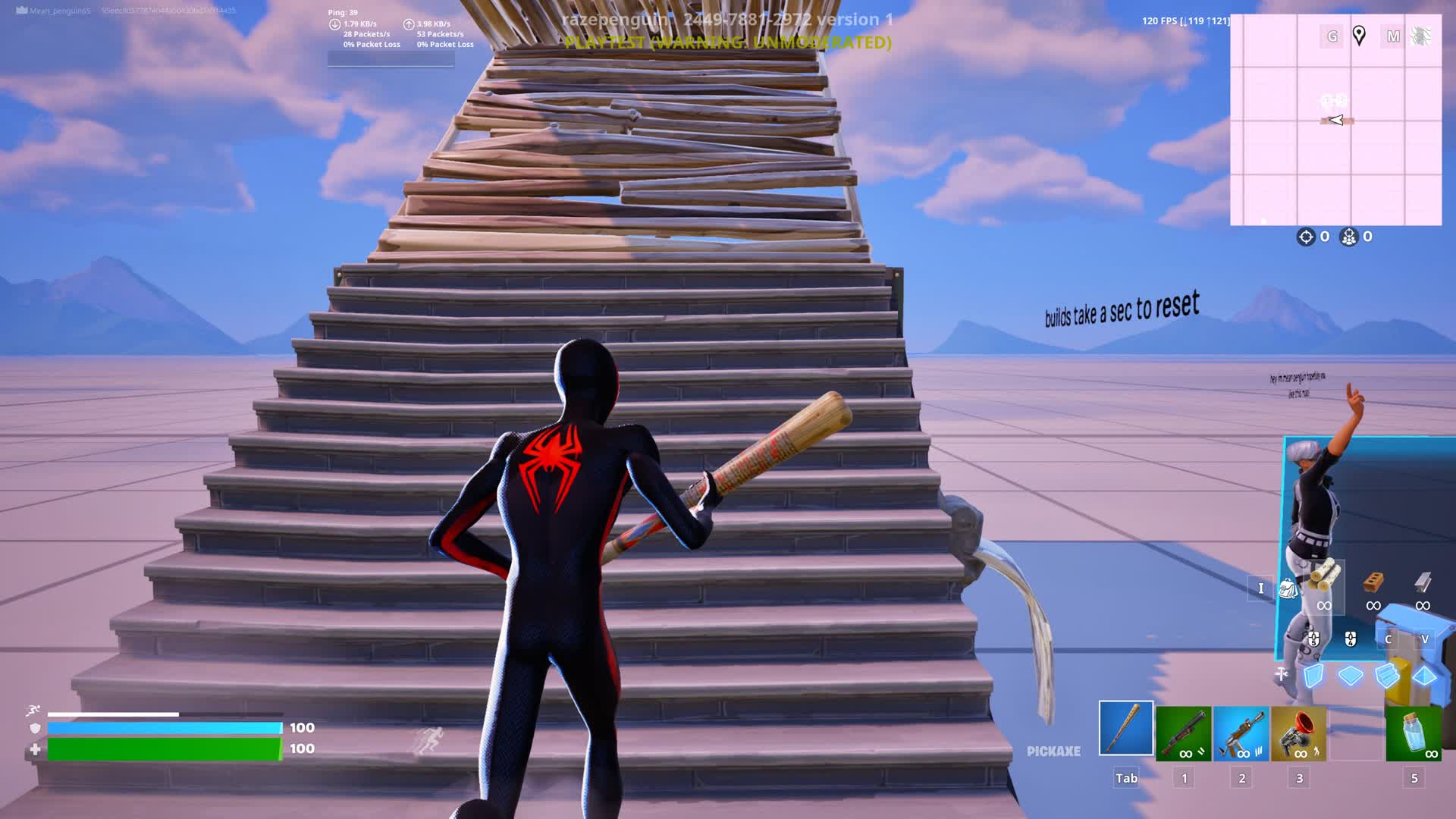This screenshot has width=1456, height=819.
Task: Select the brick material icon
Action: (x=1373, y=582)
